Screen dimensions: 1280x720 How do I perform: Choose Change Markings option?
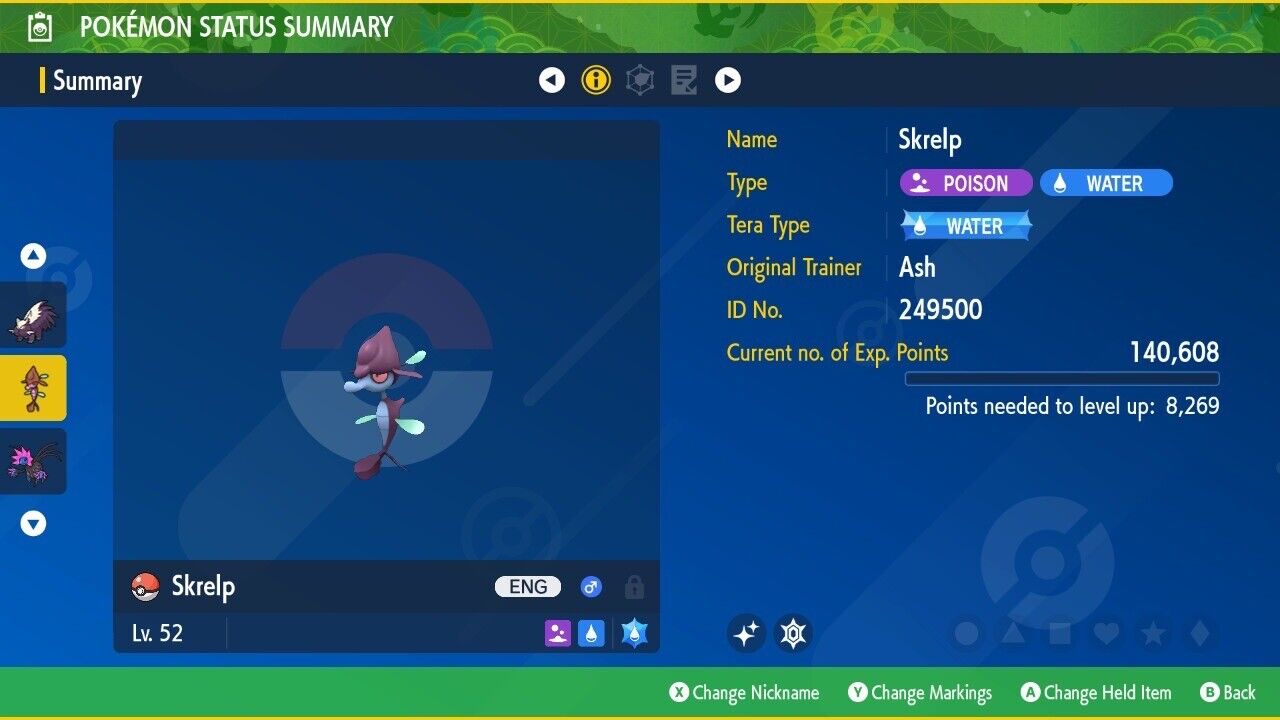point(920,693)
